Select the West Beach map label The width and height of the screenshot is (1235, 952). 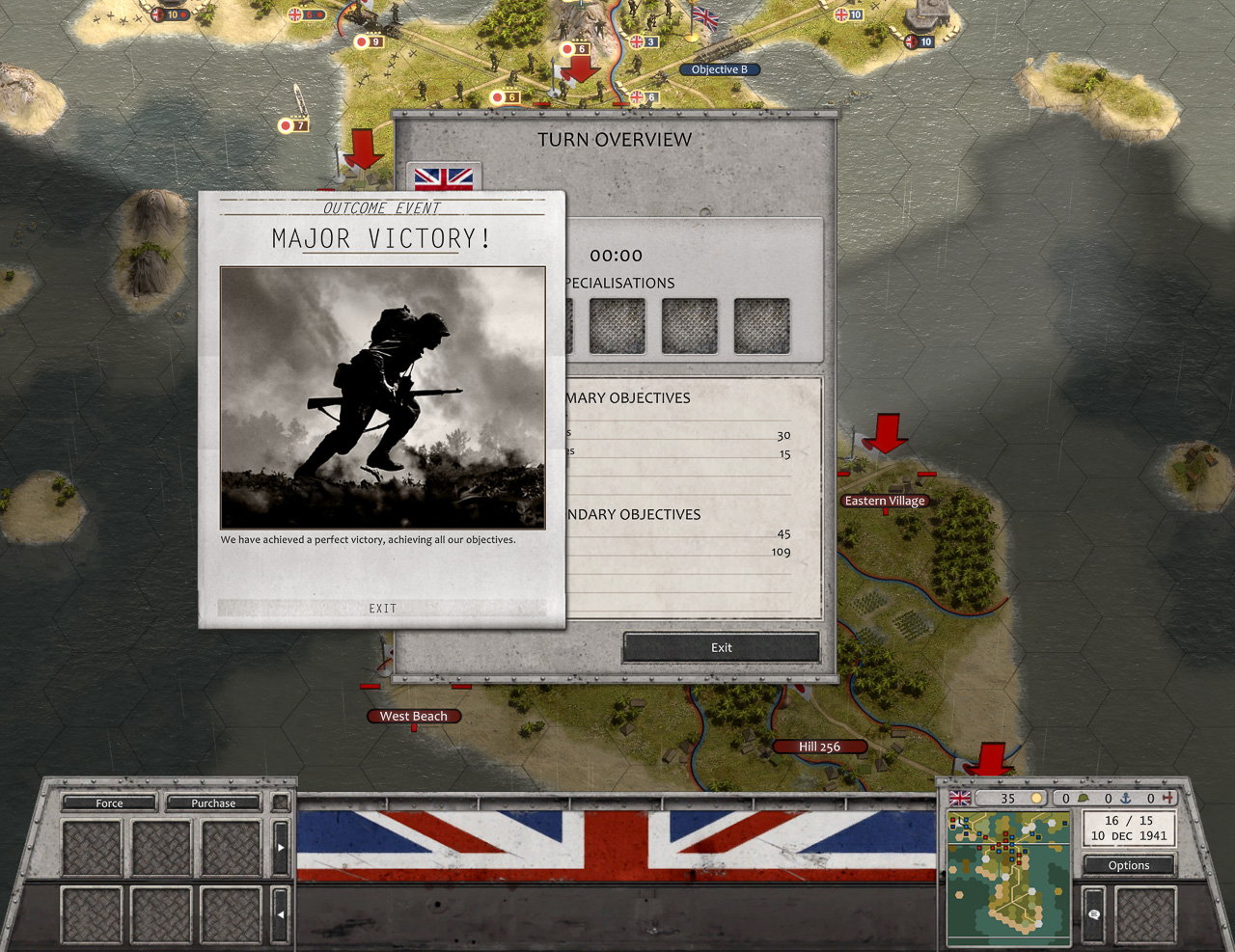(414, 716)
